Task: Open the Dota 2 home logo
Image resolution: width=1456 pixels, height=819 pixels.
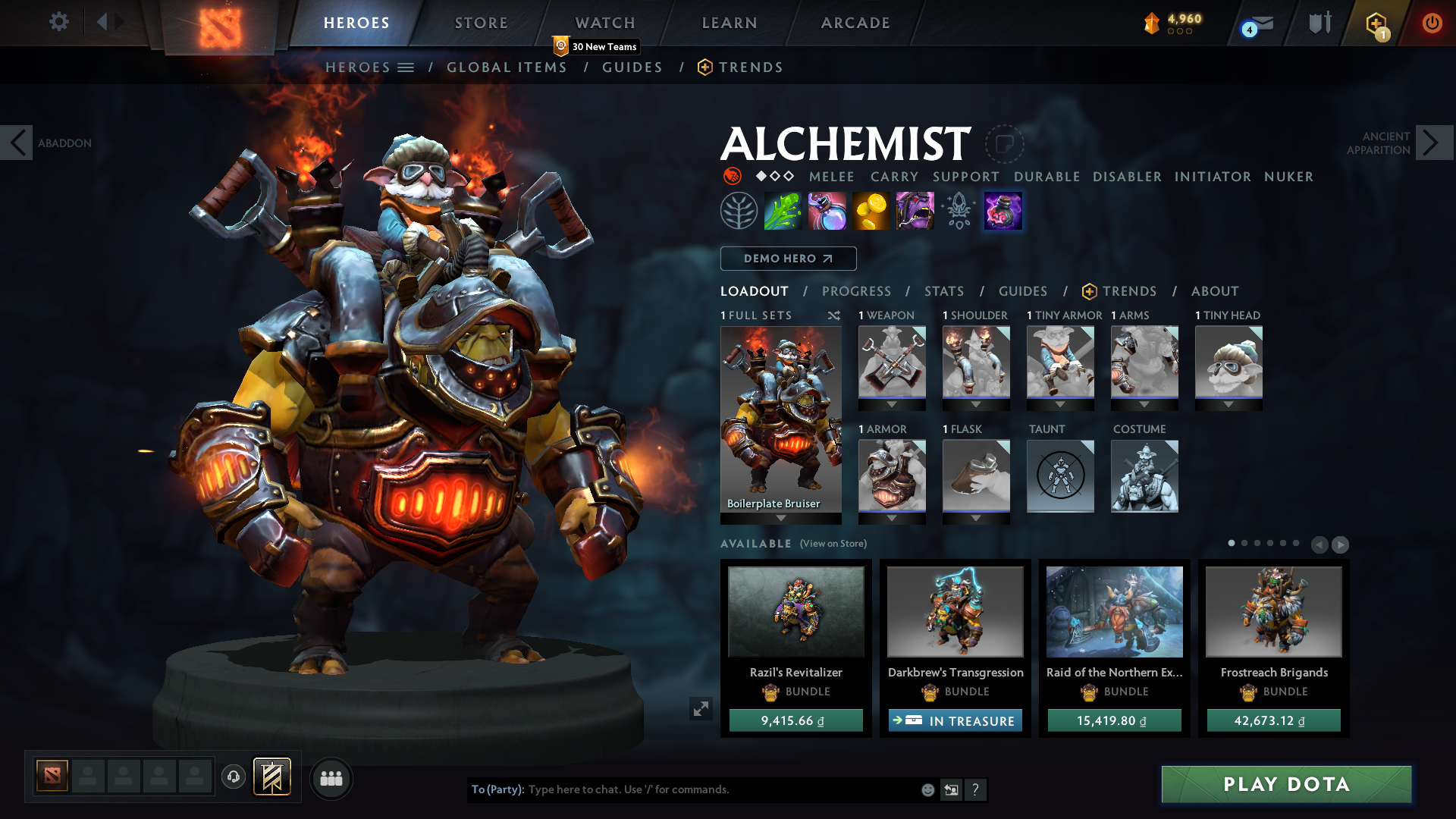Action: click(x=219, y=23)
